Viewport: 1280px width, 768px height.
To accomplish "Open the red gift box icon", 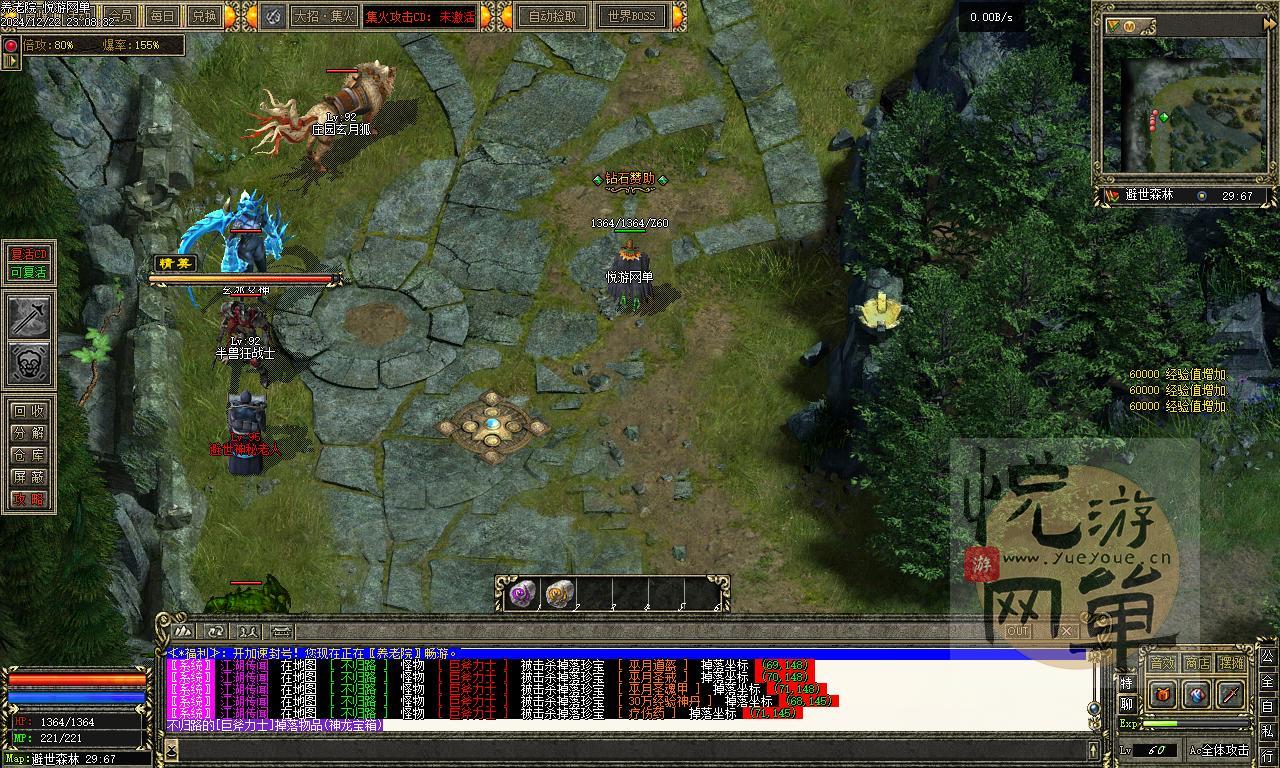I will (1162, 693).
